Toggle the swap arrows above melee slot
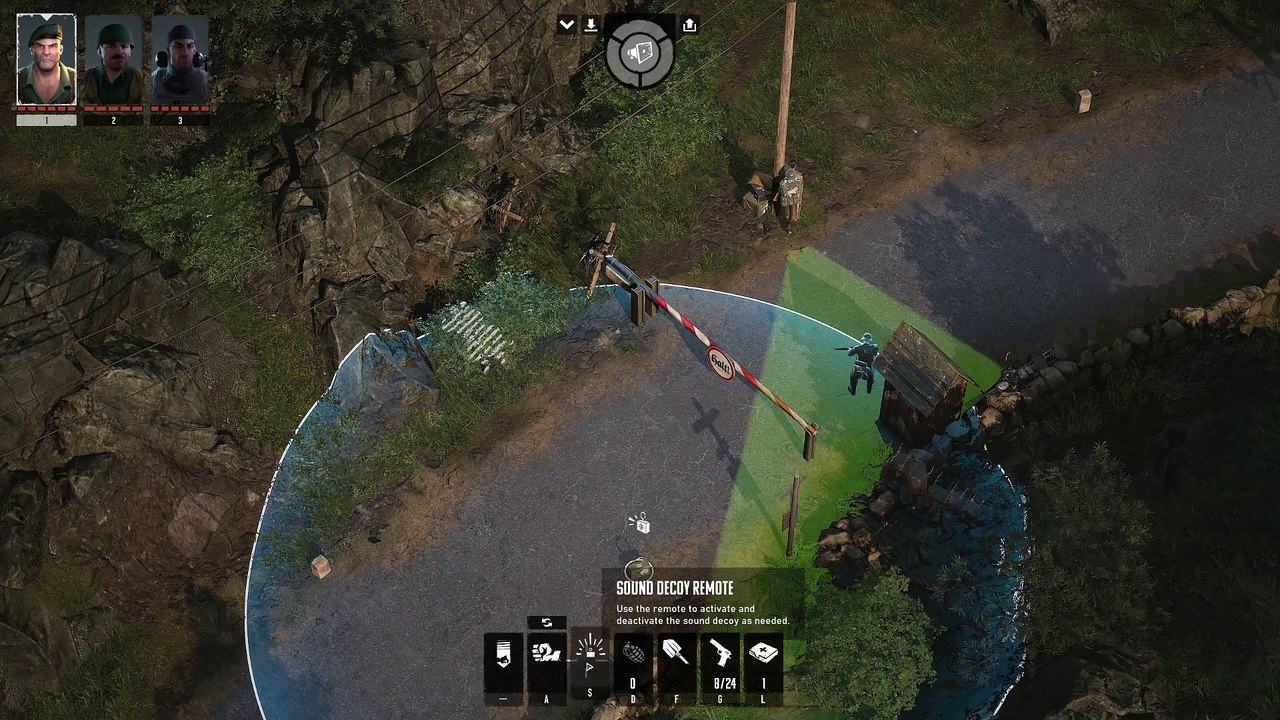Image resolution: width=1280 pixels, height=720 pixels. click(547, 623)
